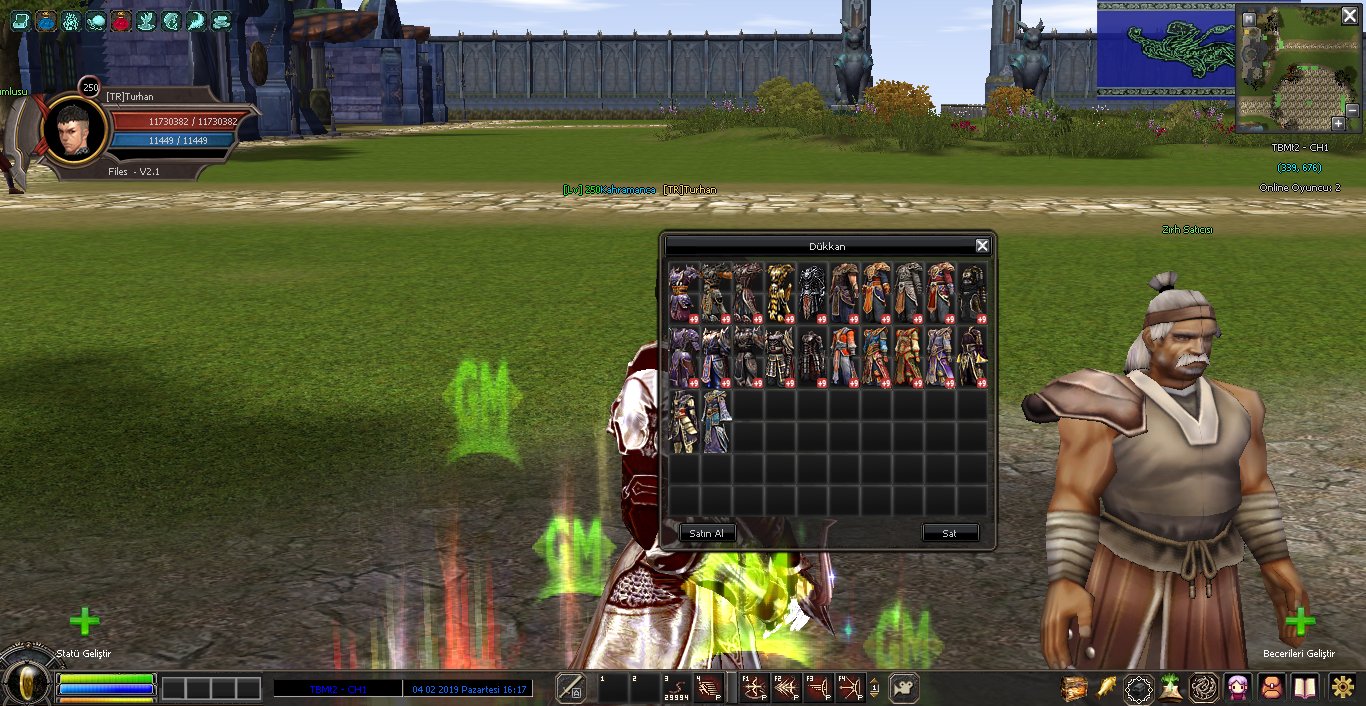1366x706 pixels.
Task: Click the Satın Al buy button
Action: point(707,533)
